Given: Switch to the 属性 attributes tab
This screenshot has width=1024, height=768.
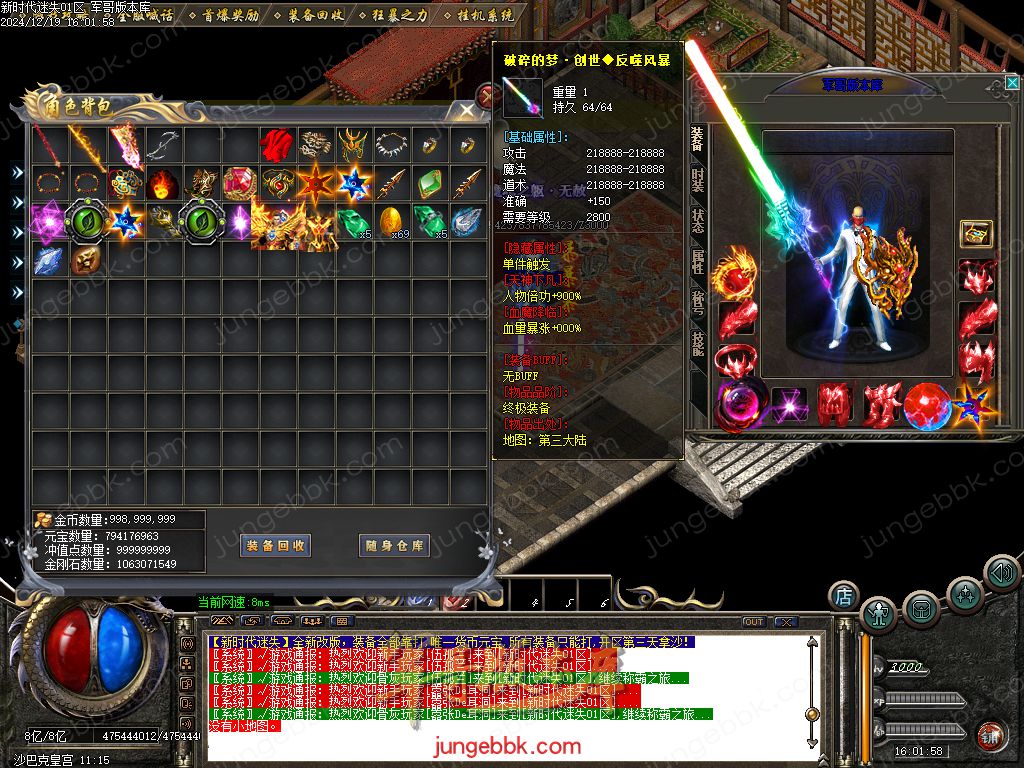Looking at the screenshot, I should click(697, 262).
